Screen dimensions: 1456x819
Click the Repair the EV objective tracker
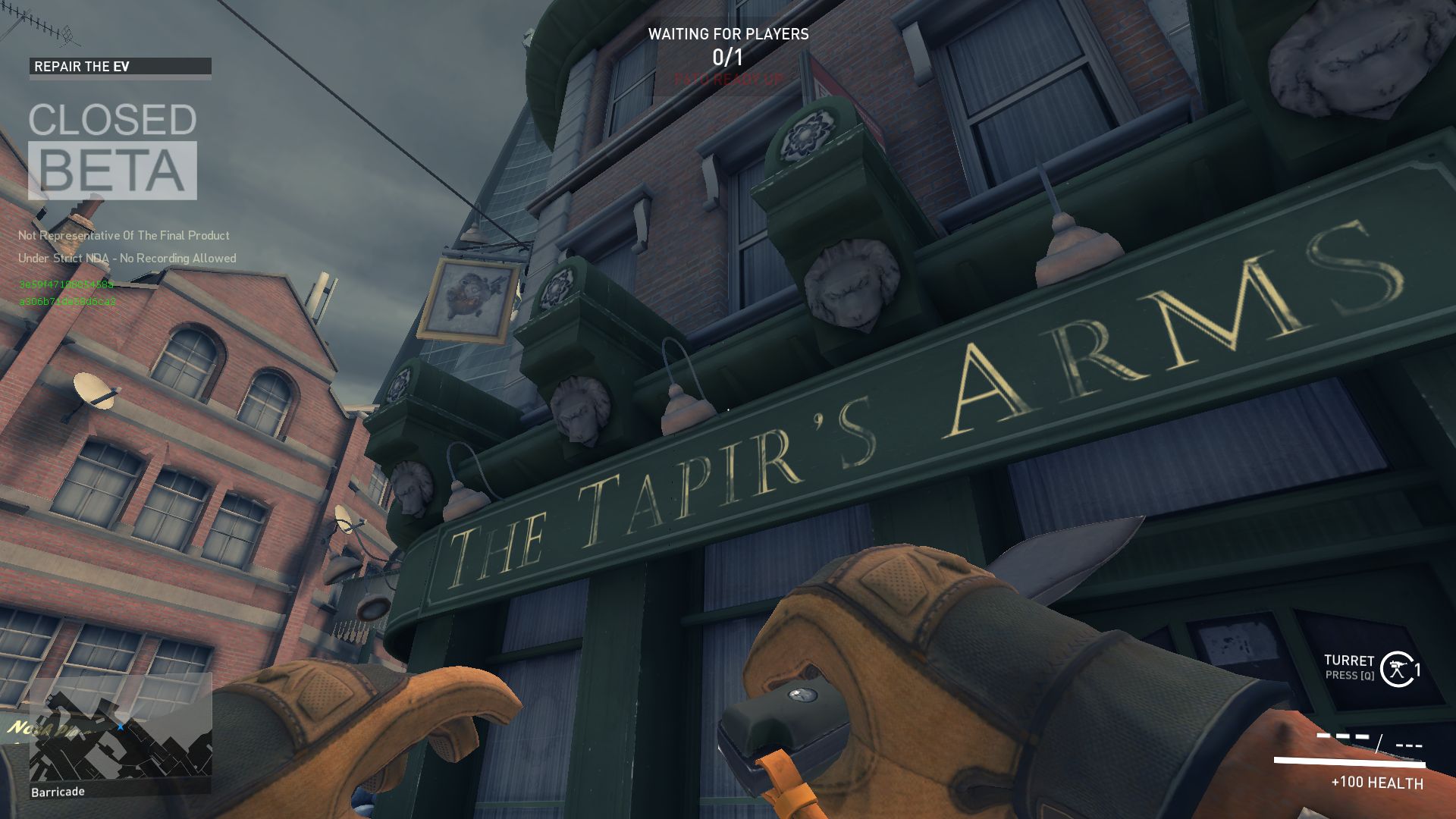coord(120,67)
